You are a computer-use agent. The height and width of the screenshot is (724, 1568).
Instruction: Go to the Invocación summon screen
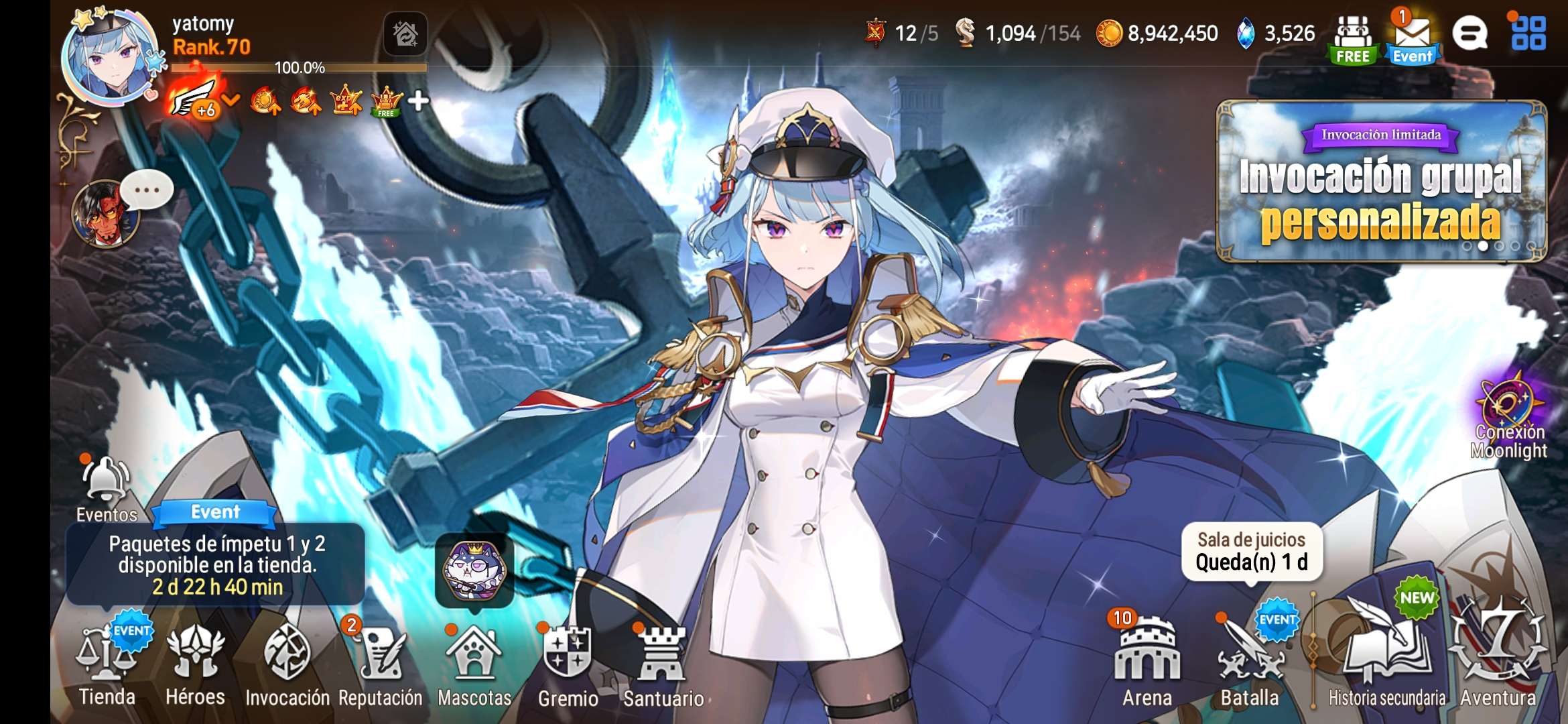287,664
